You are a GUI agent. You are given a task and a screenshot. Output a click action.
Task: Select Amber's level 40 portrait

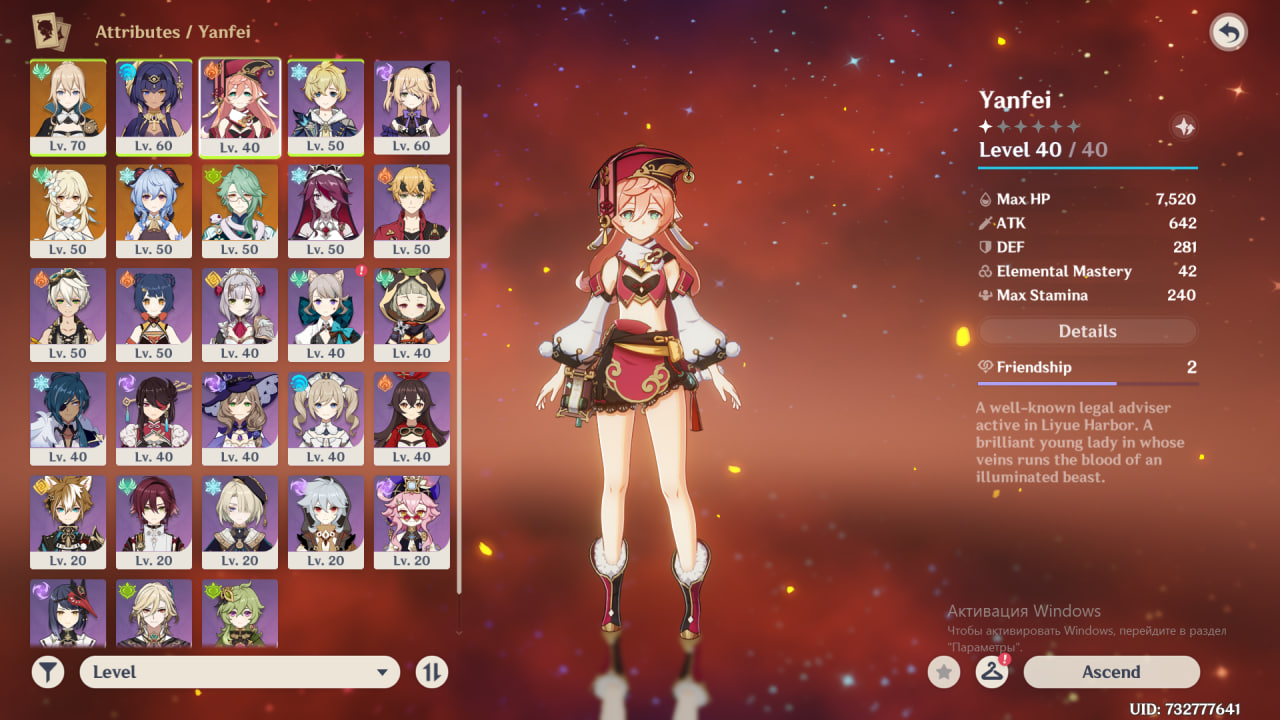(x=412, y=419)
